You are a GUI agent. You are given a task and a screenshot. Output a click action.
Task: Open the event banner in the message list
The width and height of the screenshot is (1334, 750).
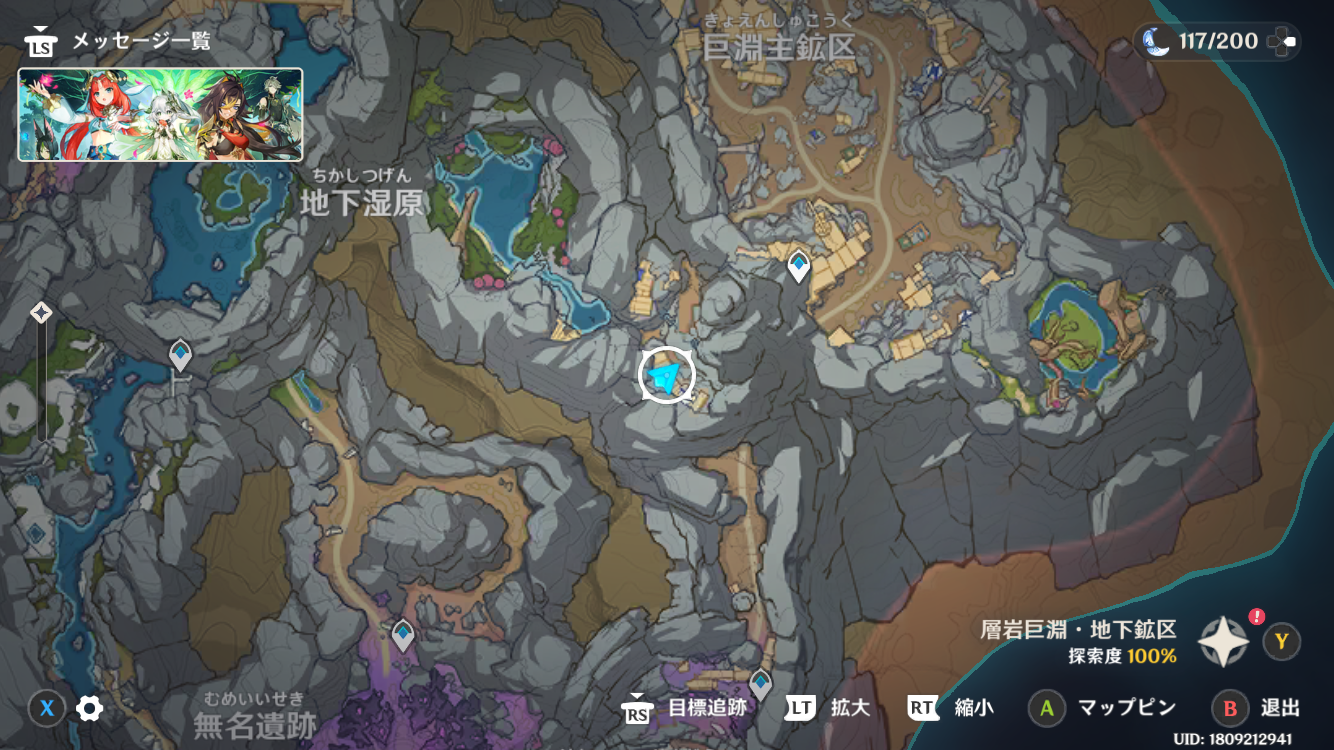pos(160,114)
